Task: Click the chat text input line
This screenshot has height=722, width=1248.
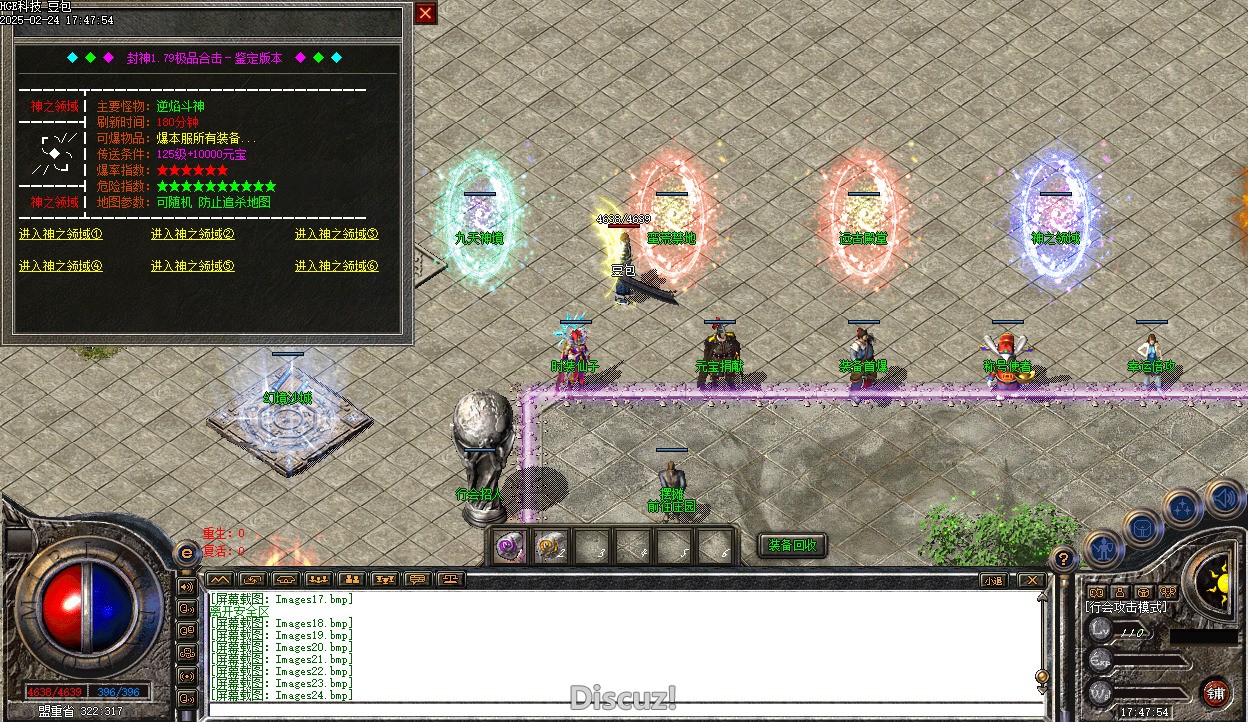Action: tap(620, 708)
